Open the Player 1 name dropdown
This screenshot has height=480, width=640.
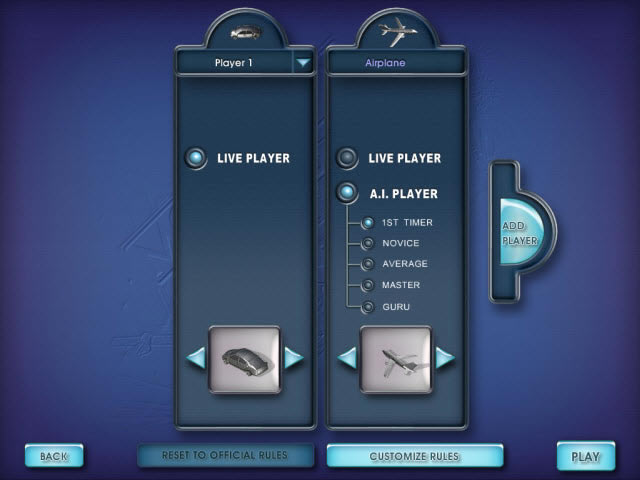[x=303, y=62]
